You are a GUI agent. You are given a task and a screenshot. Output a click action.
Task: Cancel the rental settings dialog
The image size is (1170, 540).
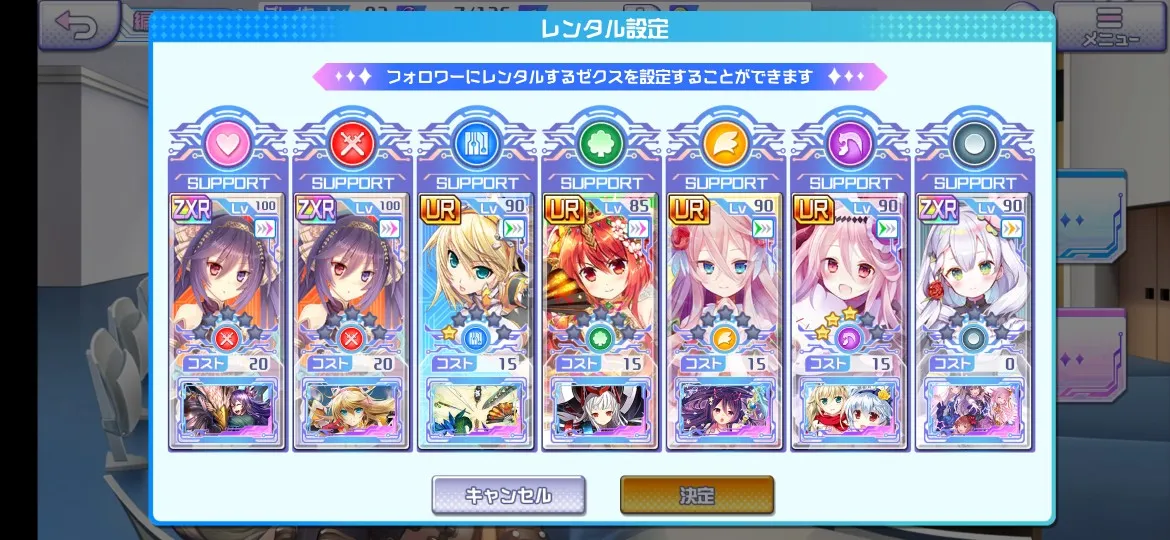pyautogui.click(x=508, y=495)
